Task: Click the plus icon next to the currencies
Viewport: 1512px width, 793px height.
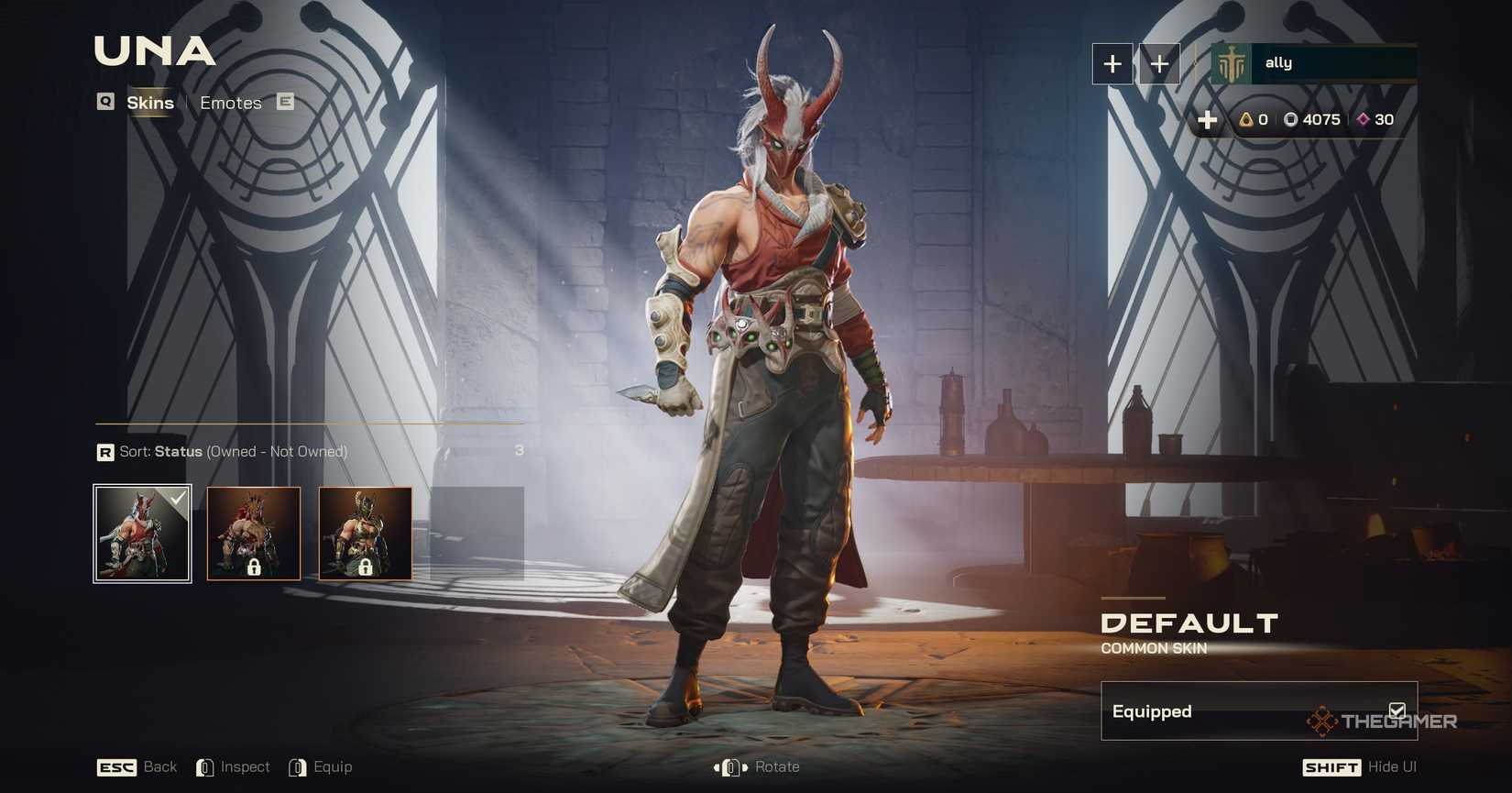Action: 1208,119
